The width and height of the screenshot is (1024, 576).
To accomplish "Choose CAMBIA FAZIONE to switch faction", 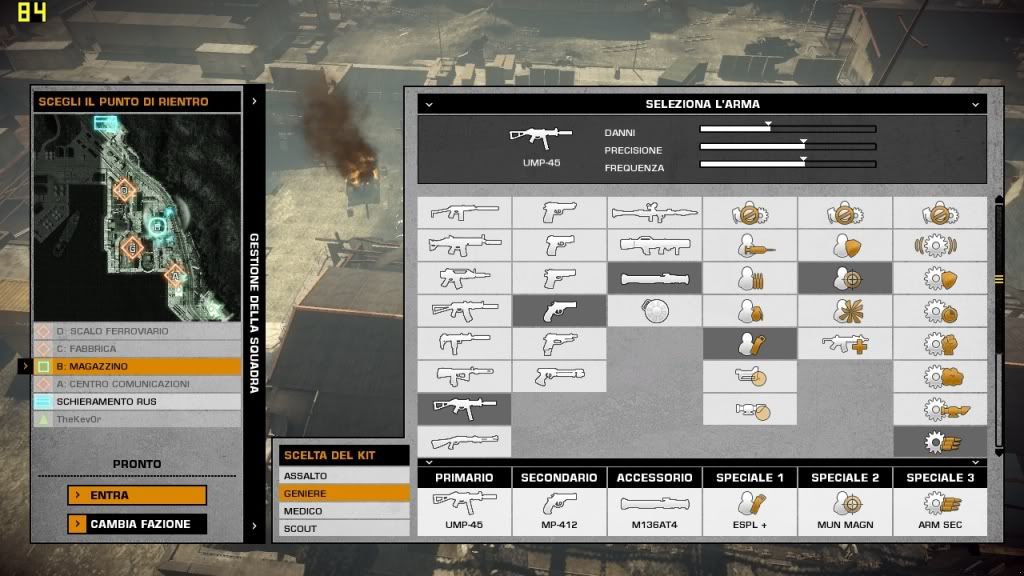I will click(137, 523).
